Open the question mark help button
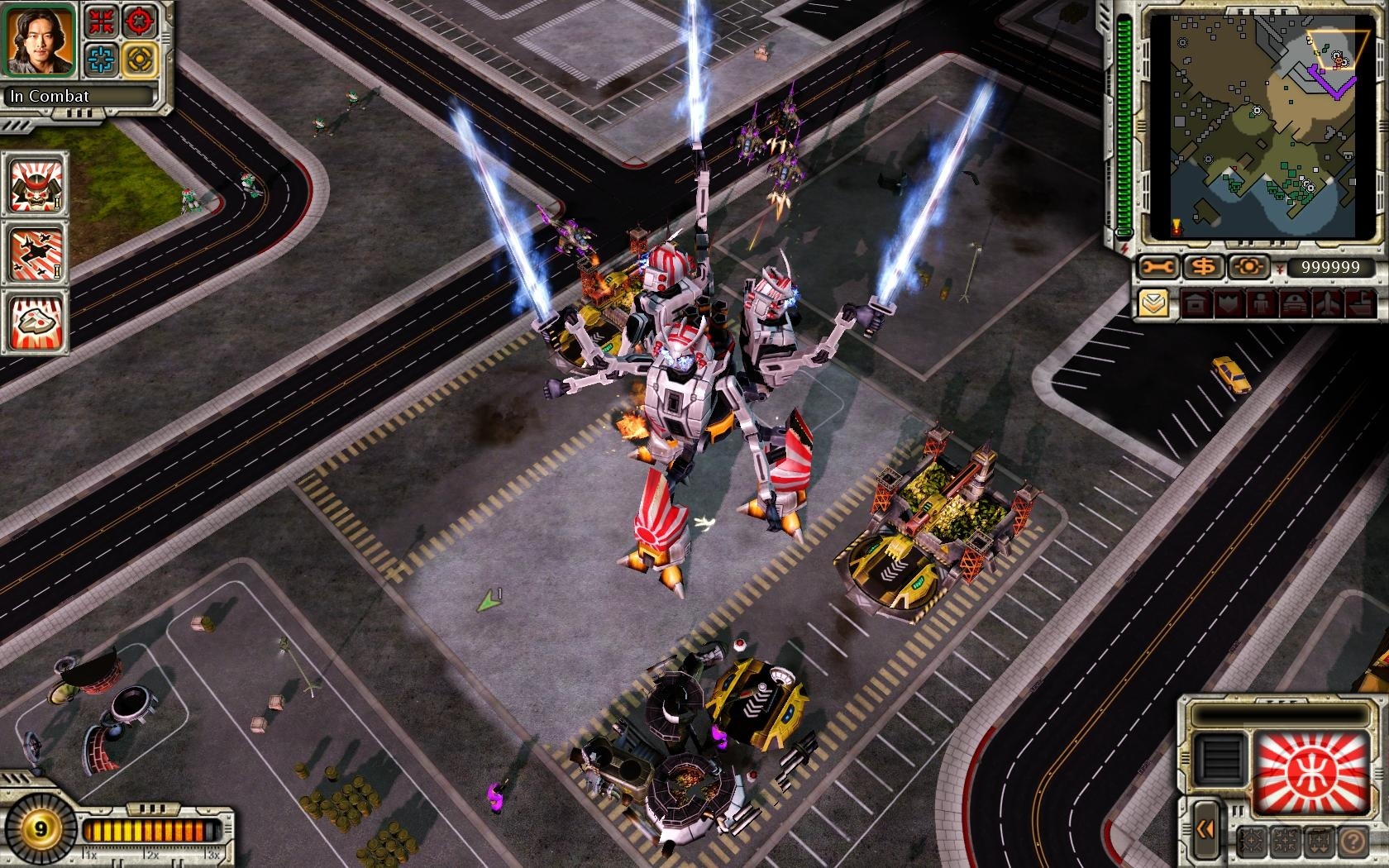1389x868 pixels. (x=1353, y=842)
